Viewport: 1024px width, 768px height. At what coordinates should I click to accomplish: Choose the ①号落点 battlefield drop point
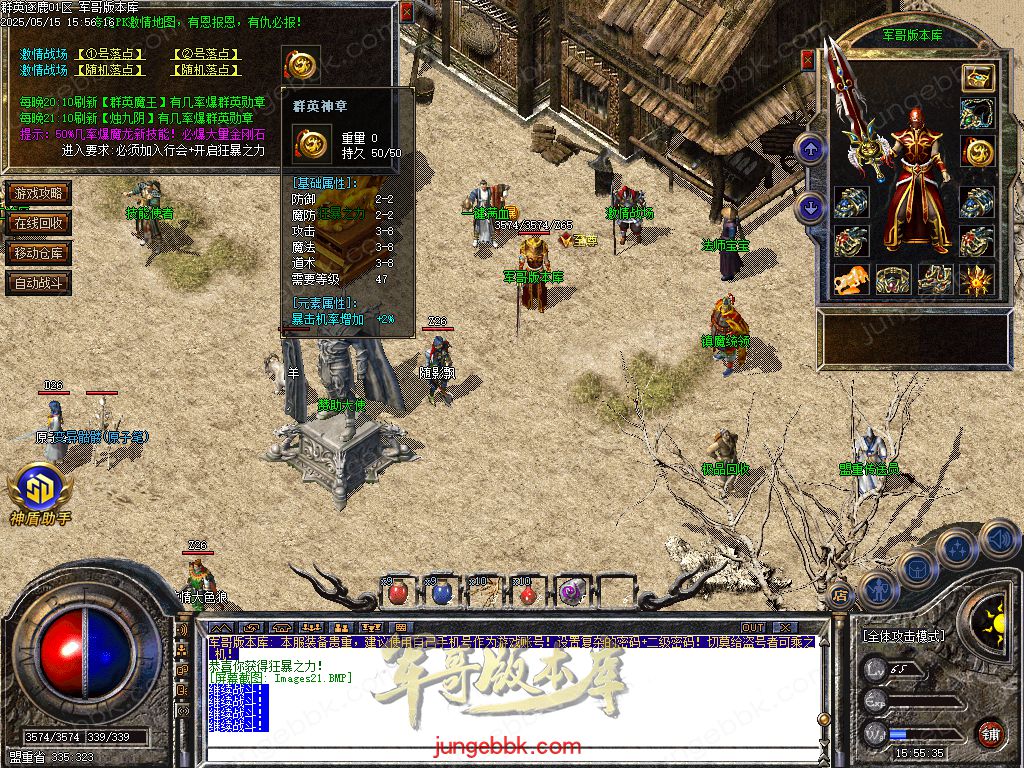[110, 54]
